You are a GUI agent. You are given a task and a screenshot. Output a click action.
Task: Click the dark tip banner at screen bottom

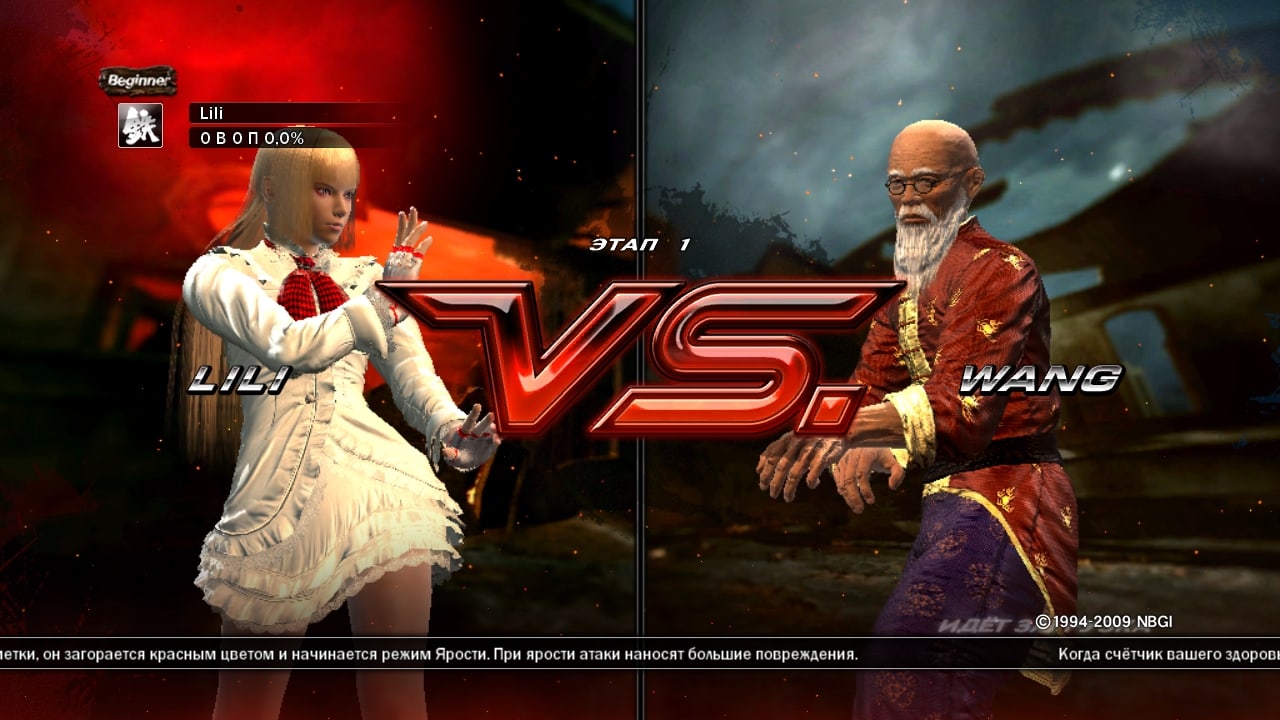640,656
